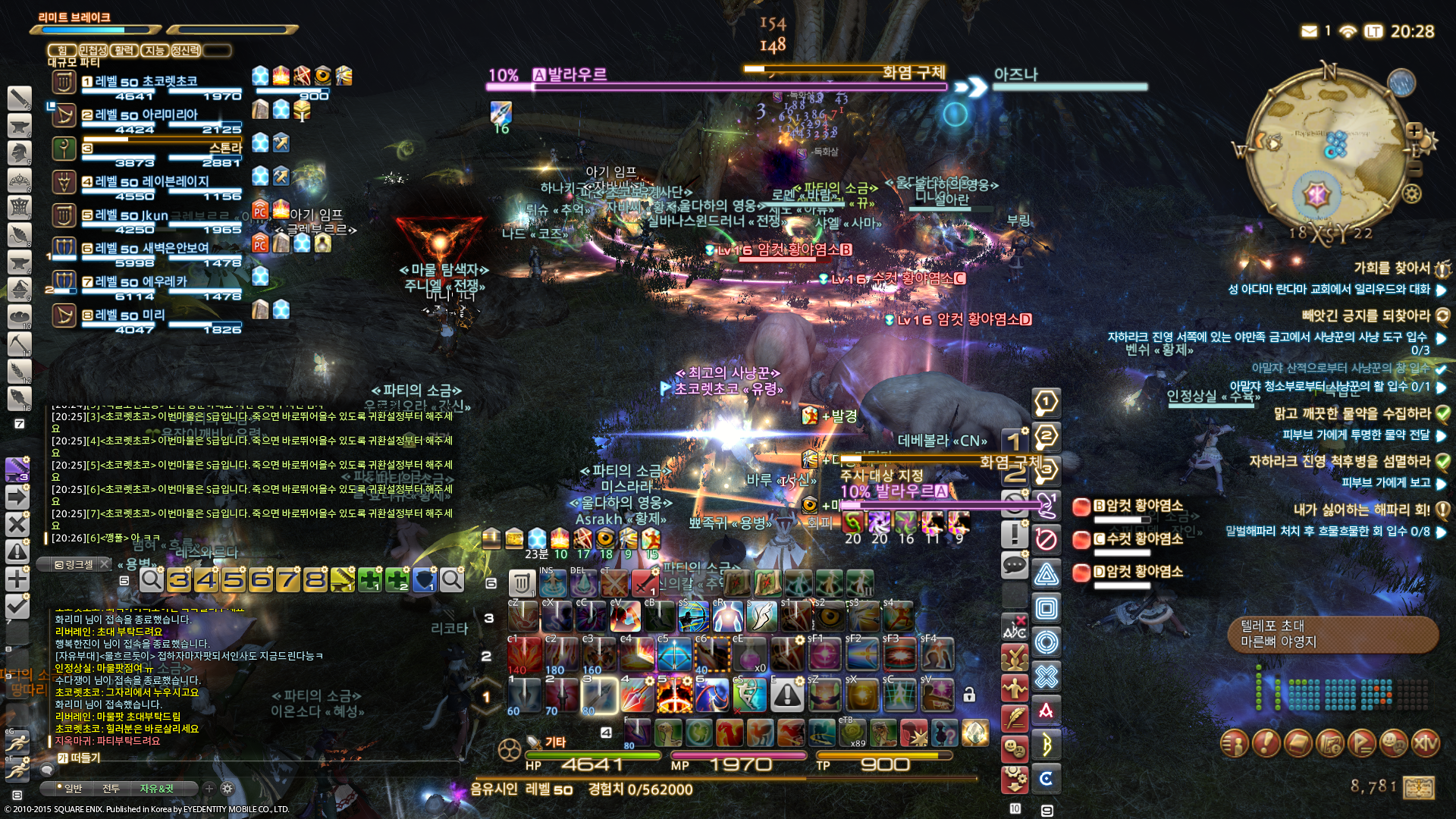Open the XIV system menu button
This screenshot has width=1456, height=819.
1425,743
